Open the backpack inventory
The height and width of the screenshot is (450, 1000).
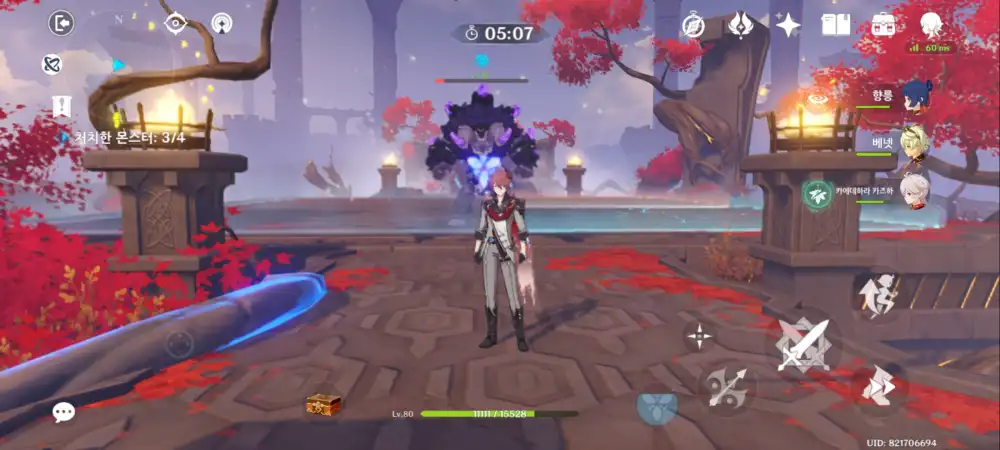click(883, 26)
